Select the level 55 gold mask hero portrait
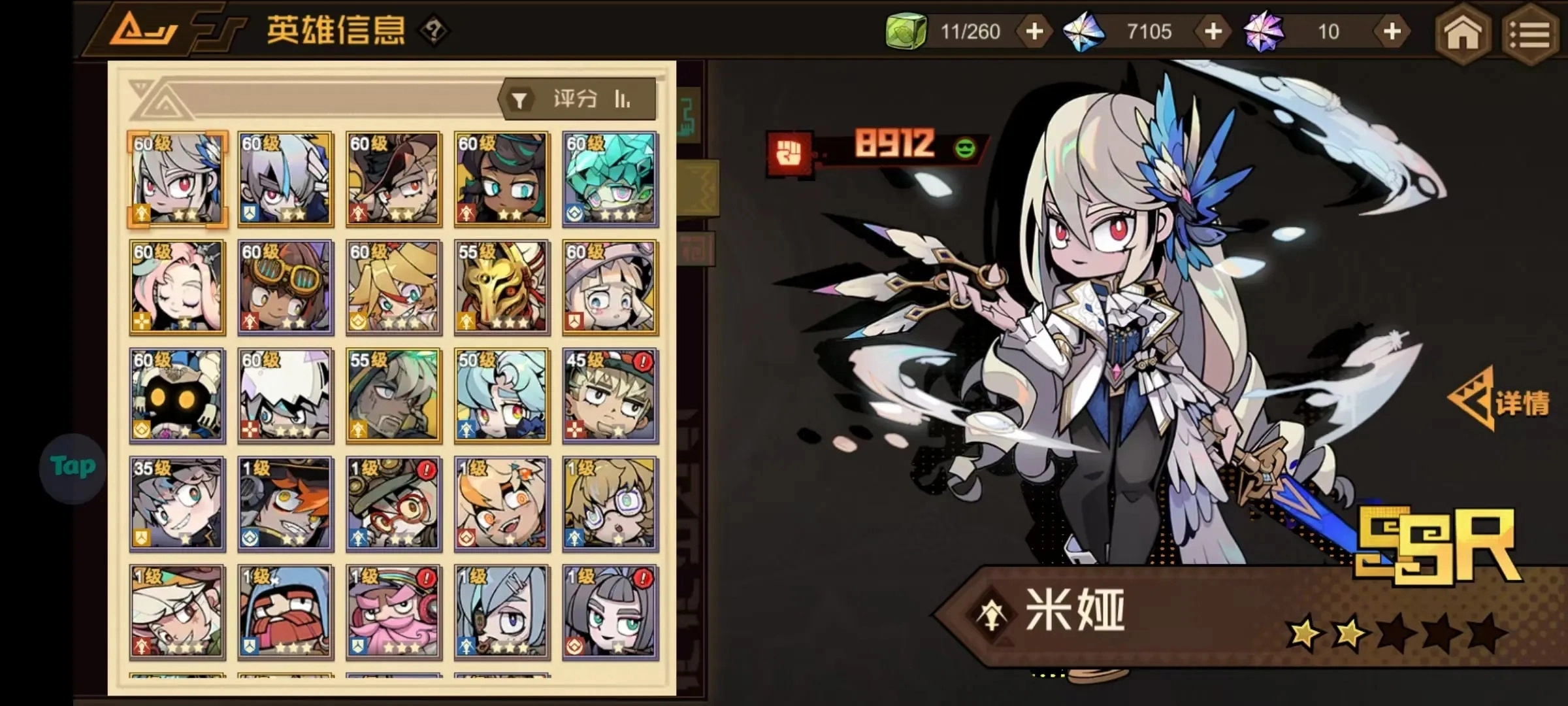The width and height of the screenshot is (1568, 706). [501, 286]
